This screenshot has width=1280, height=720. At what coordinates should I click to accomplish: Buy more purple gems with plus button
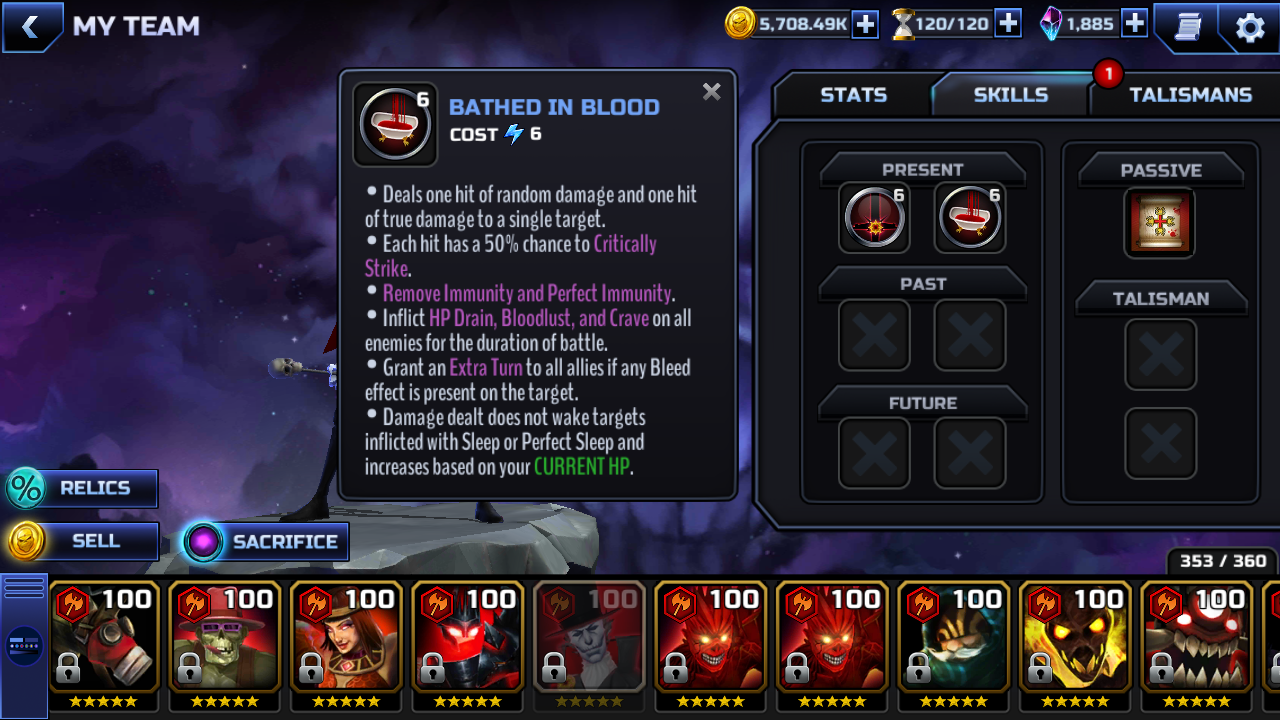(x=1134, y=24)
